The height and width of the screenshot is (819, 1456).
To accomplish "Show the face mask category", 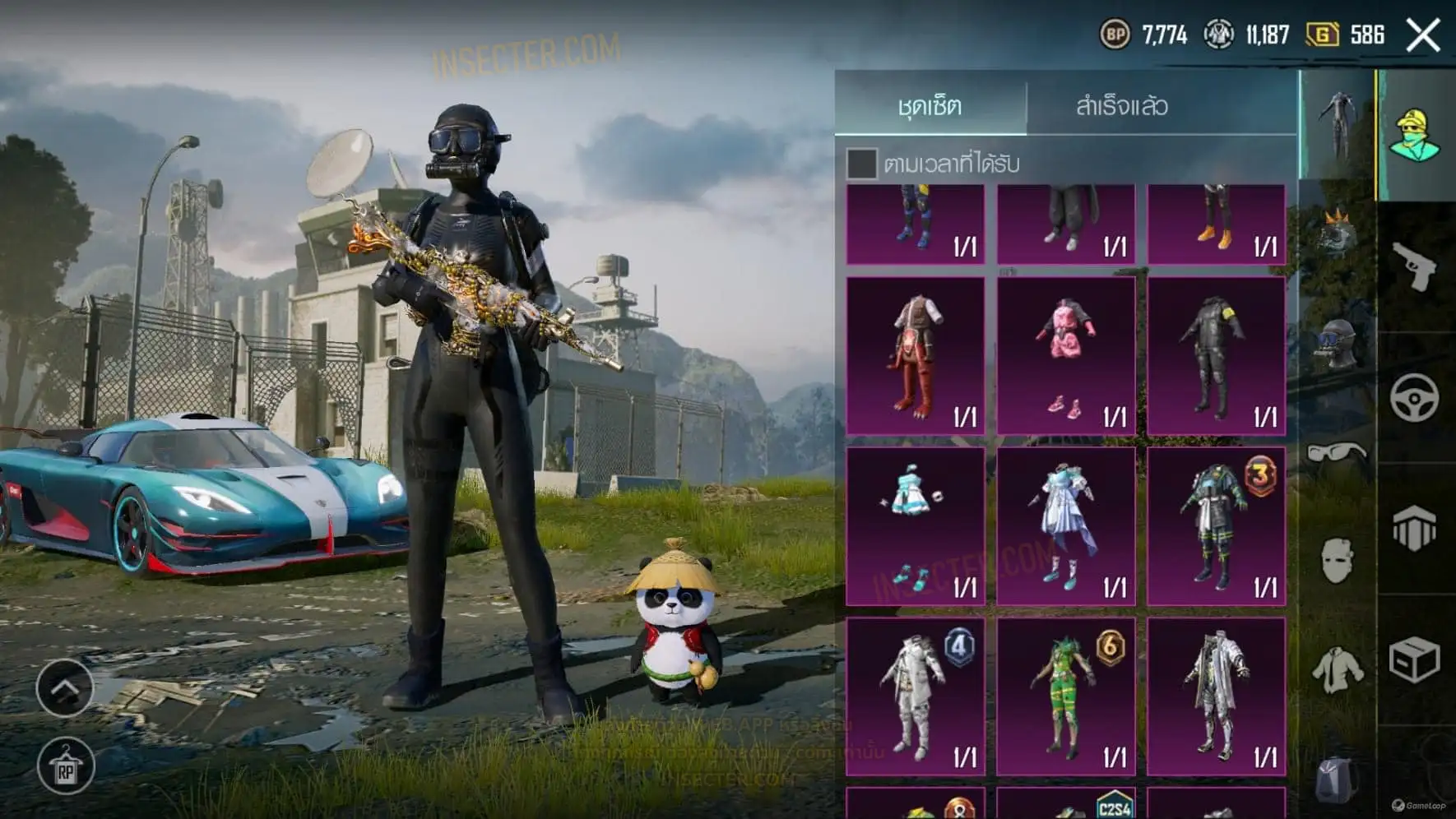I will pyautogui.click(x=1338, y=562).
